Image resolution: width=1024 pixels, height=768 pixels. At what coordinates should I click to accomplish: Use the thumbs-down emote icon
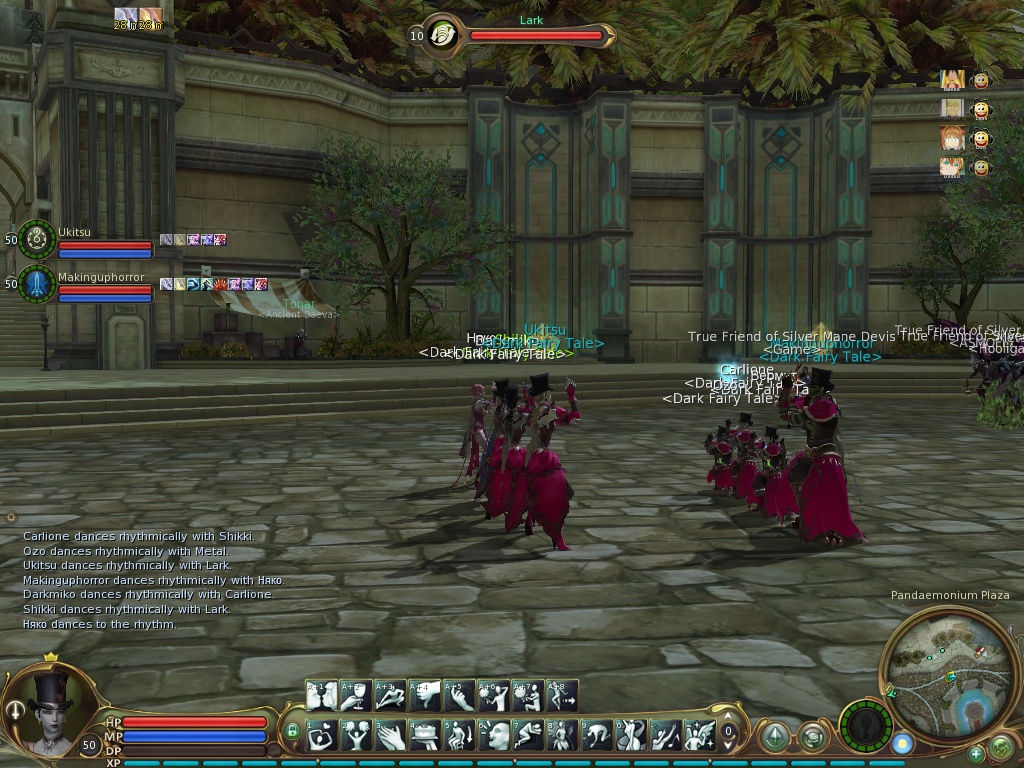tap(424, 696)
